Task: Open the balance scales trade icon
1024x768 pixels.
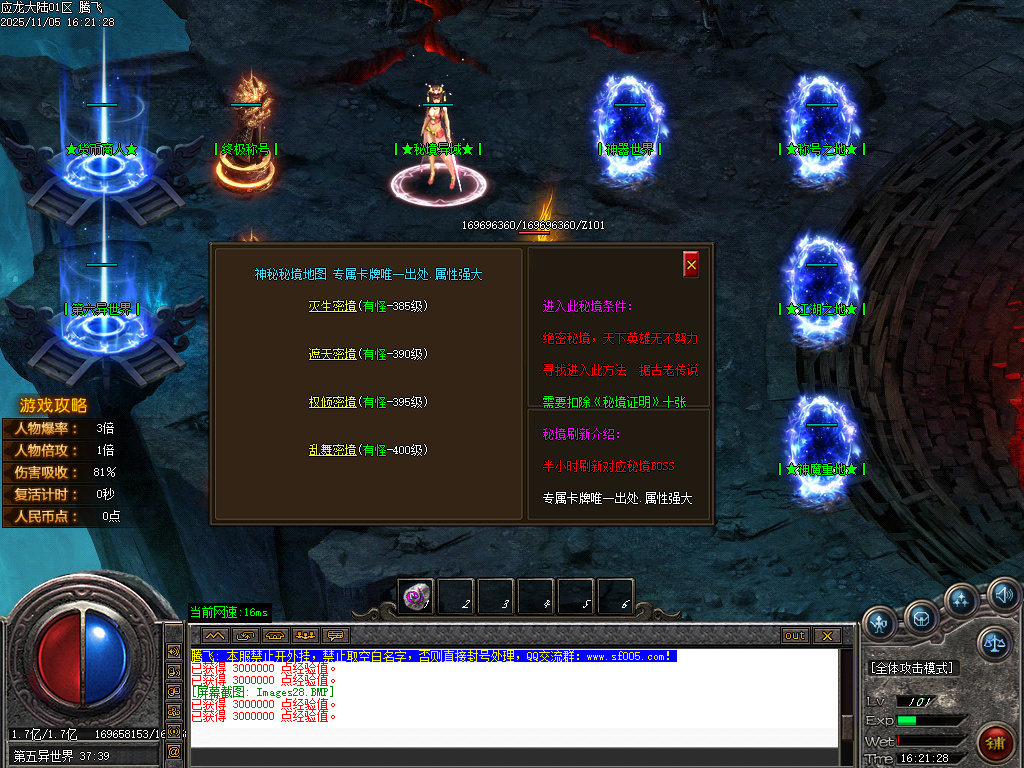Action: click(x=993, y=644)
